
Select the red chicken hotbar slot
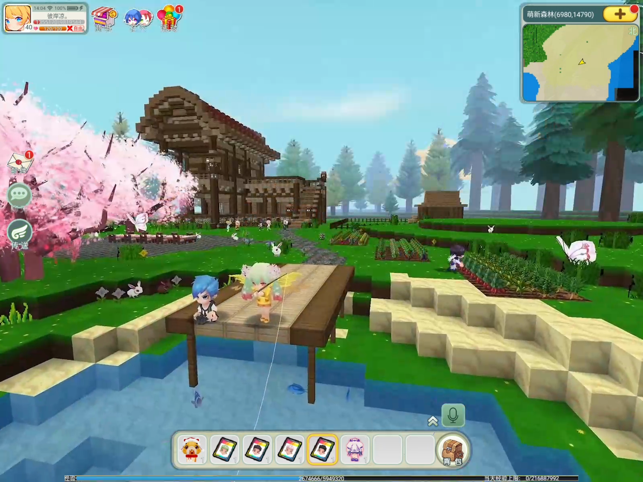pos(192,450)
